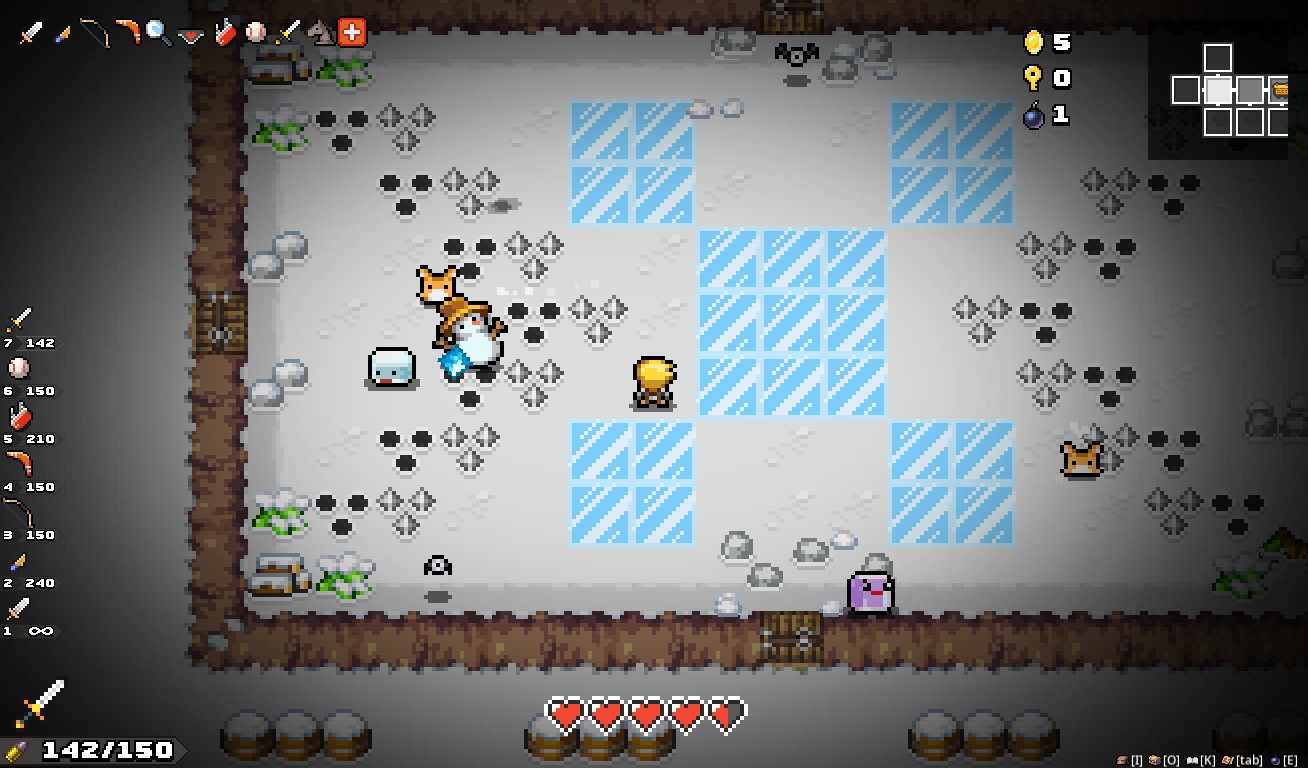This screenshot has height=768, width=1308.
Task: Select weapon slot 7 in the left sidebar
Action: [x=22, y=322]
